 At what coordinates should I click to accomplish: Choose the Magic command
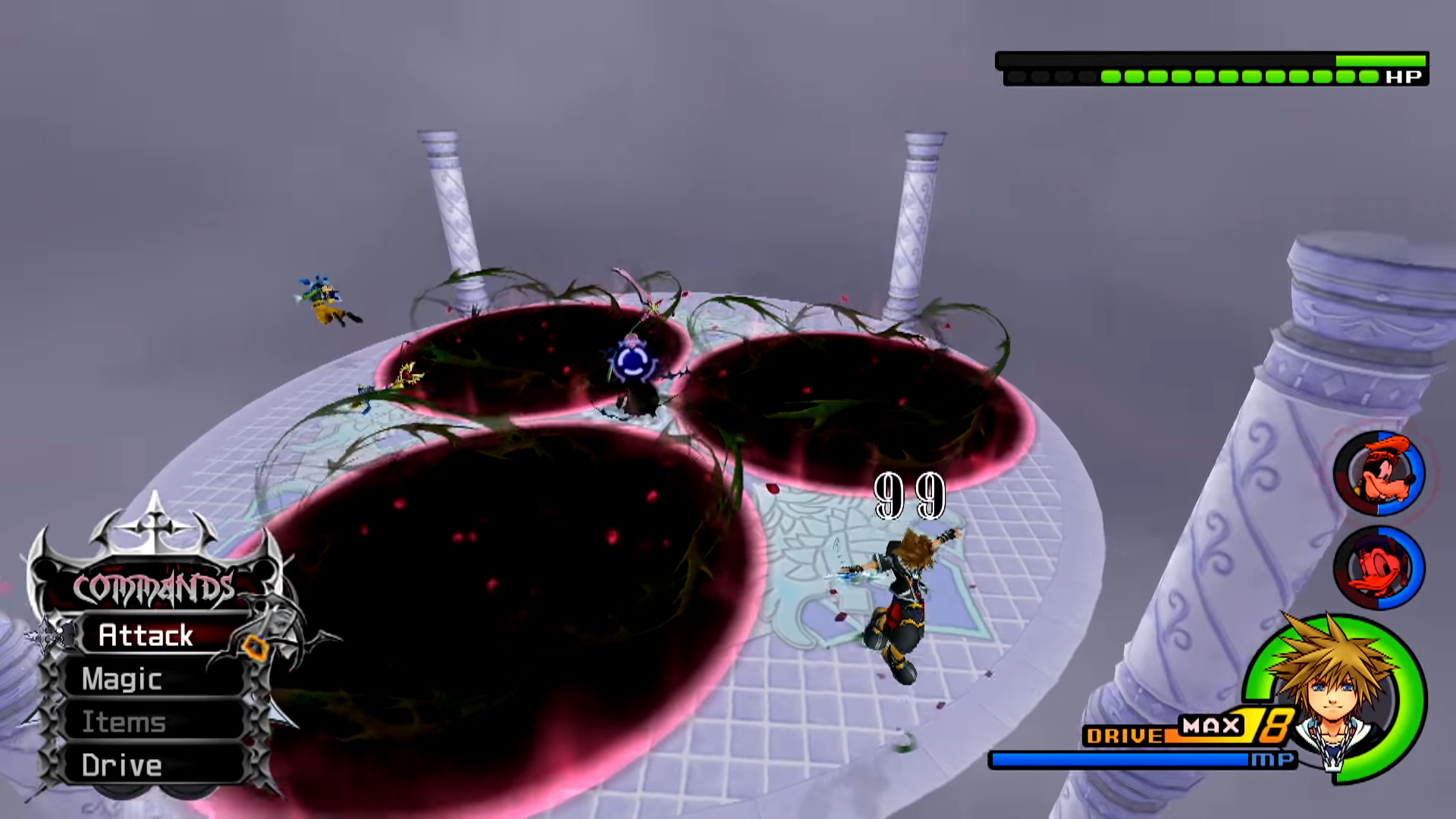[123, 679]
